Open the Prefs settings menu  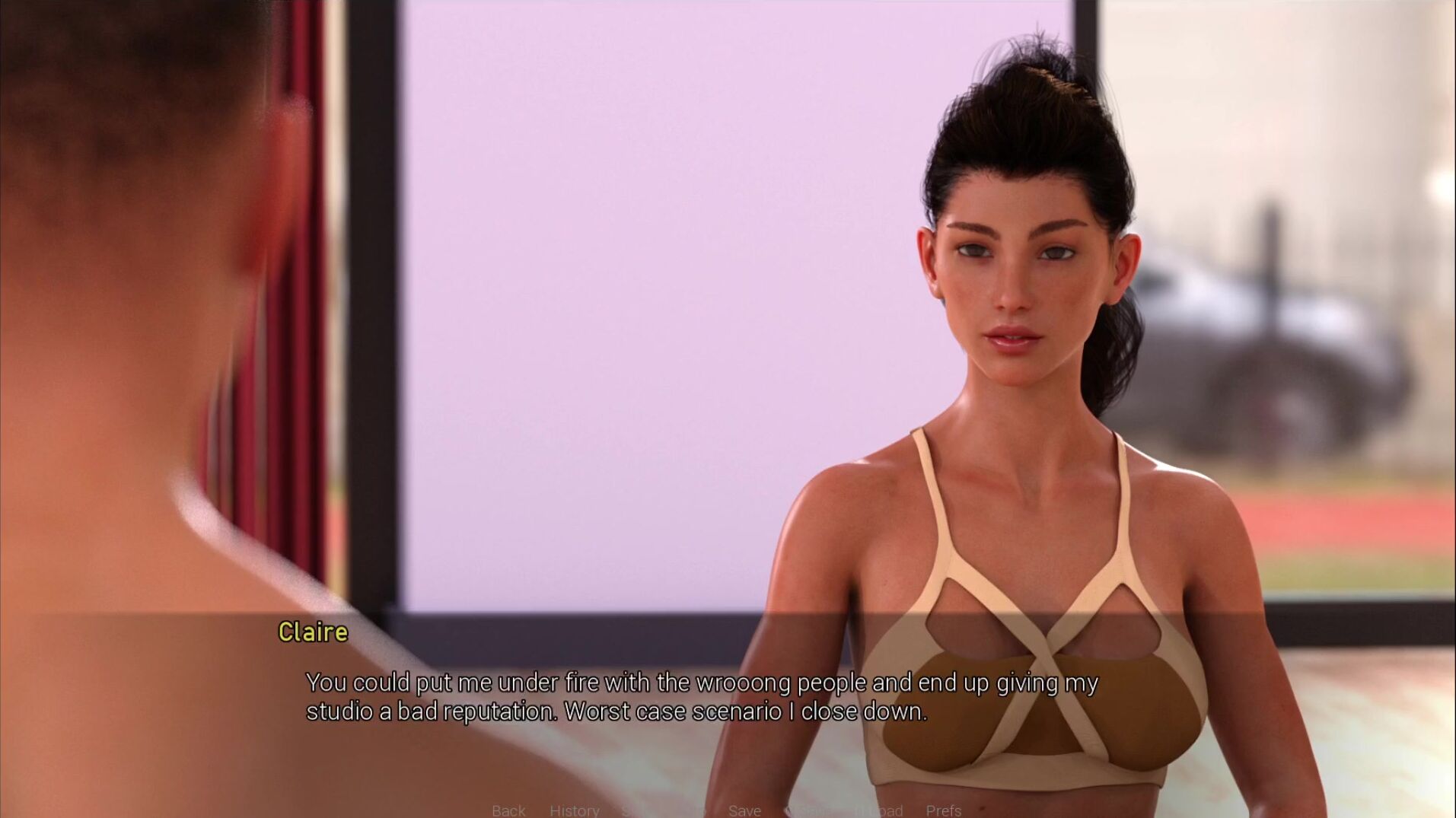(x=943, y=810)
